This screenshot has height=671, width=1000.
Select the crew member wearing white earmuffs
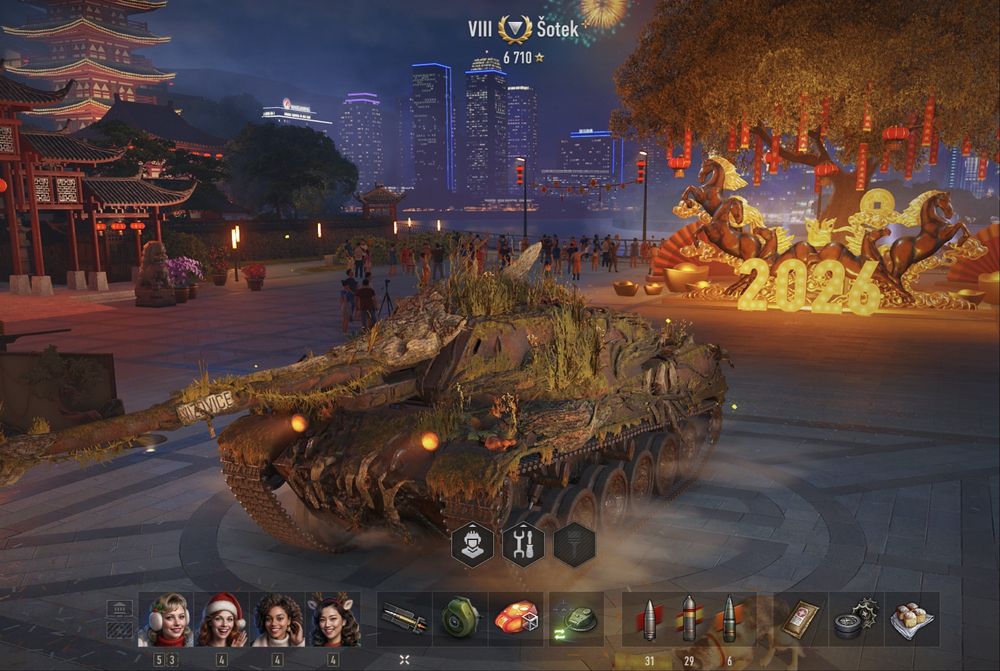[166, 619]
